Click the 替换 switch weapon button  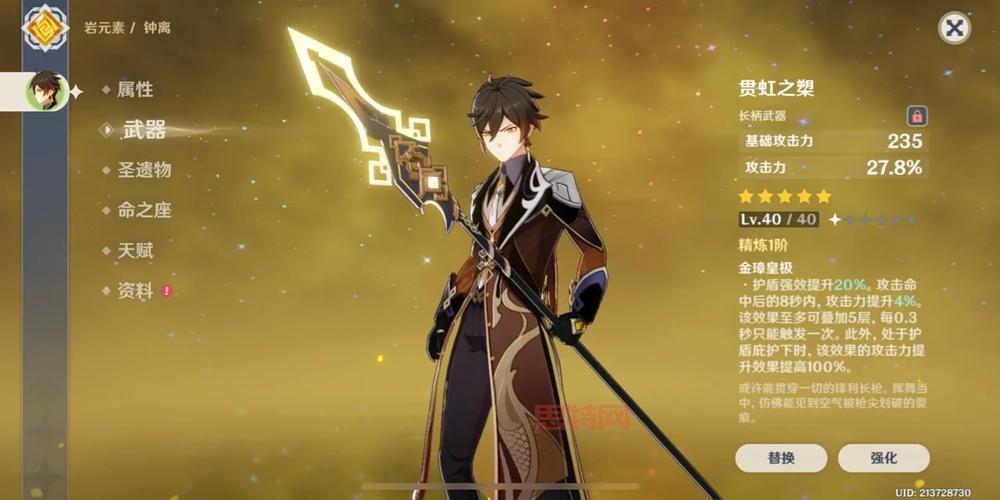click(781, 458)
